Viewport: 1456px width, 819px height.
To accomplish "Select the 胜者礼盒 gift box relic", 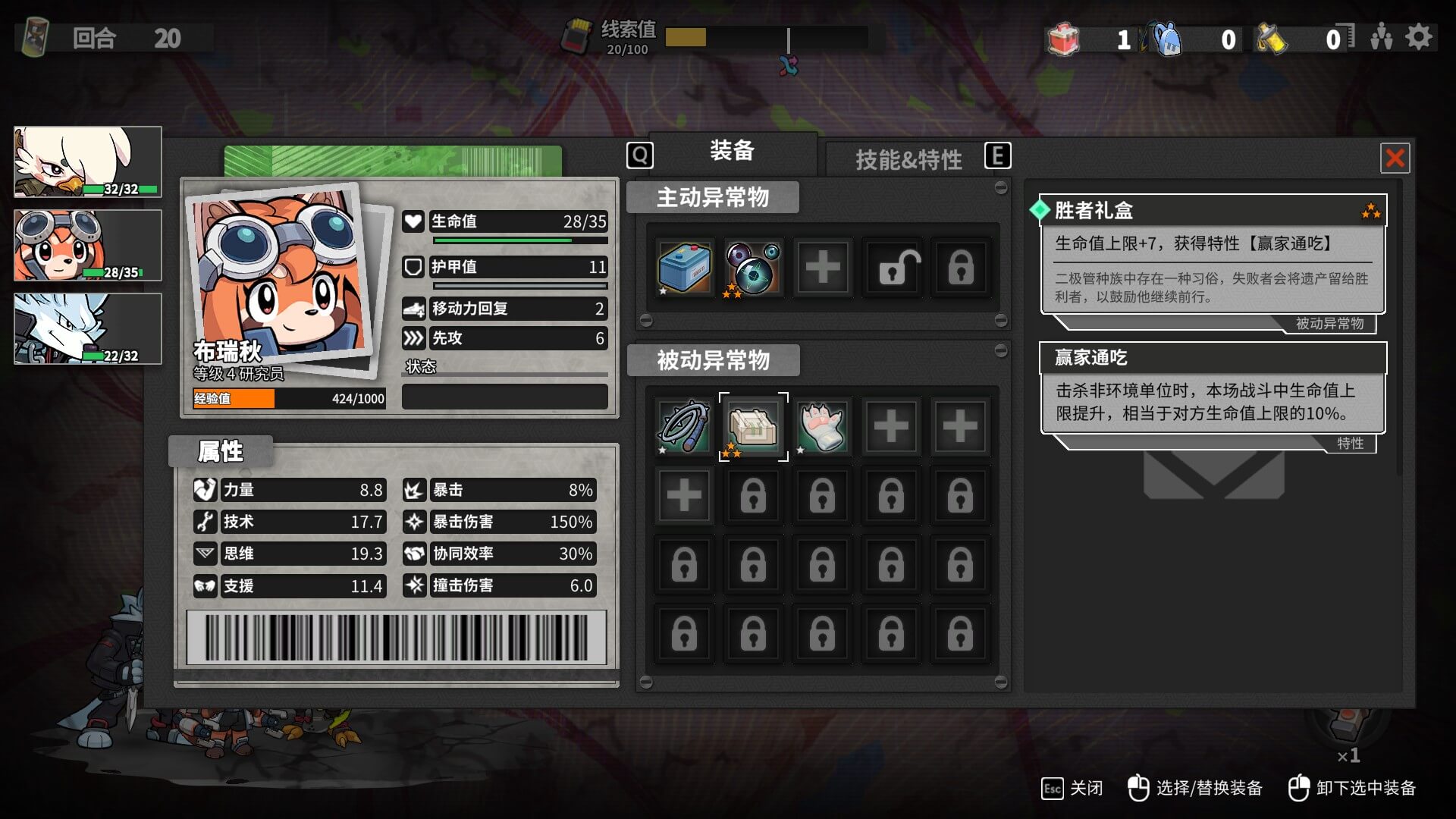I will click(x=753, y=426).
